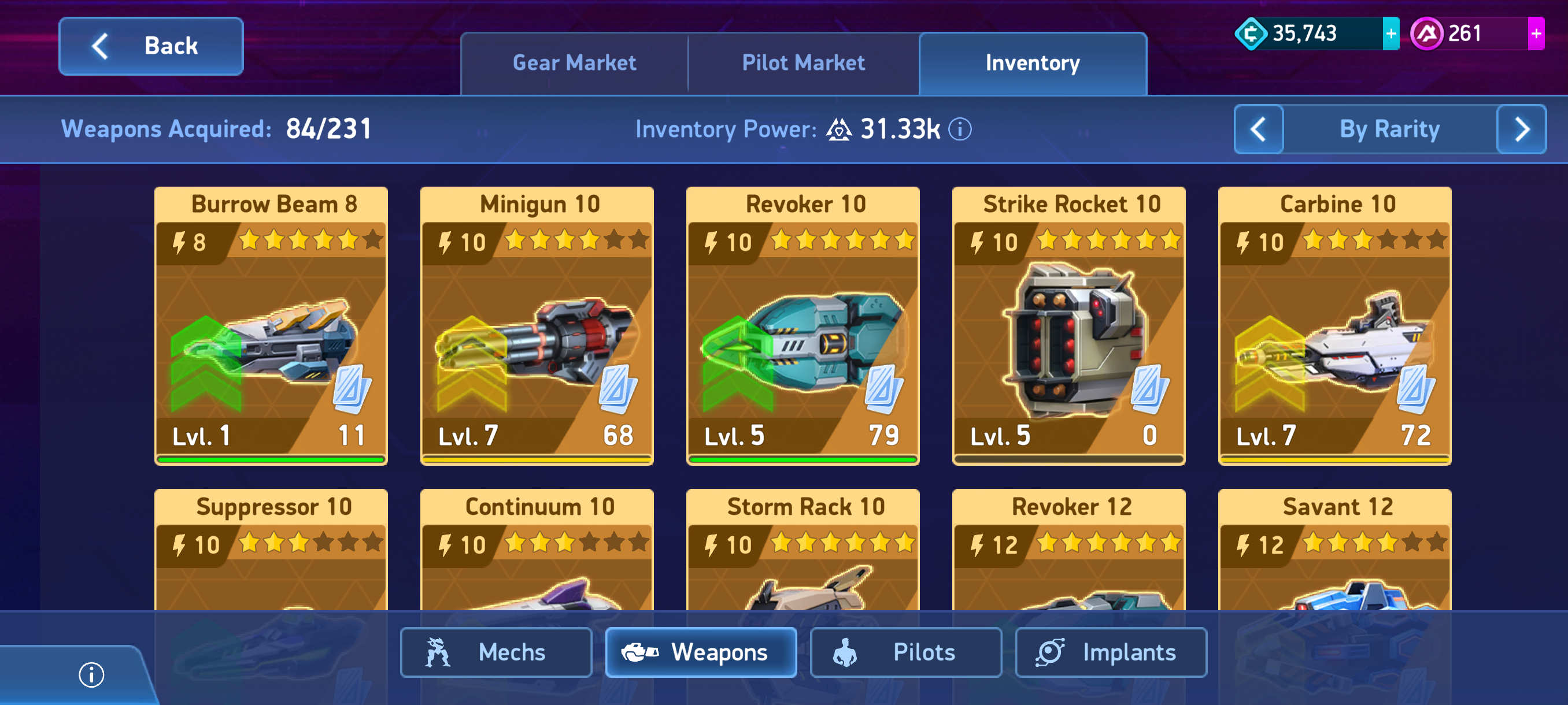Cycle sort order to the previous option
Screen dimensions: 1568x705
pos(1258,129)
